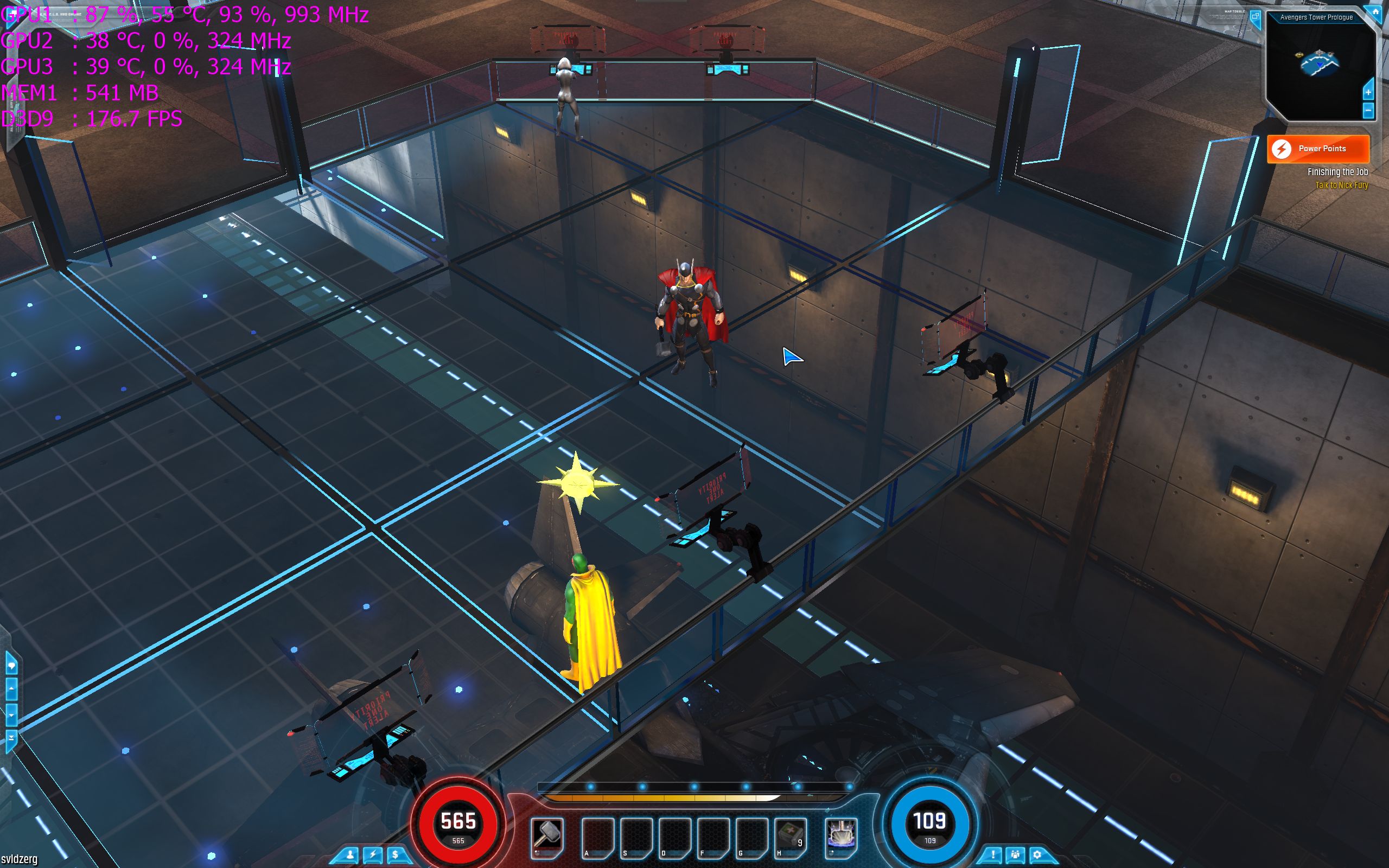This screenshot has width=1389, height=868.
Task: Open the chat speech bubble button
Action: [x=11, y=666]
